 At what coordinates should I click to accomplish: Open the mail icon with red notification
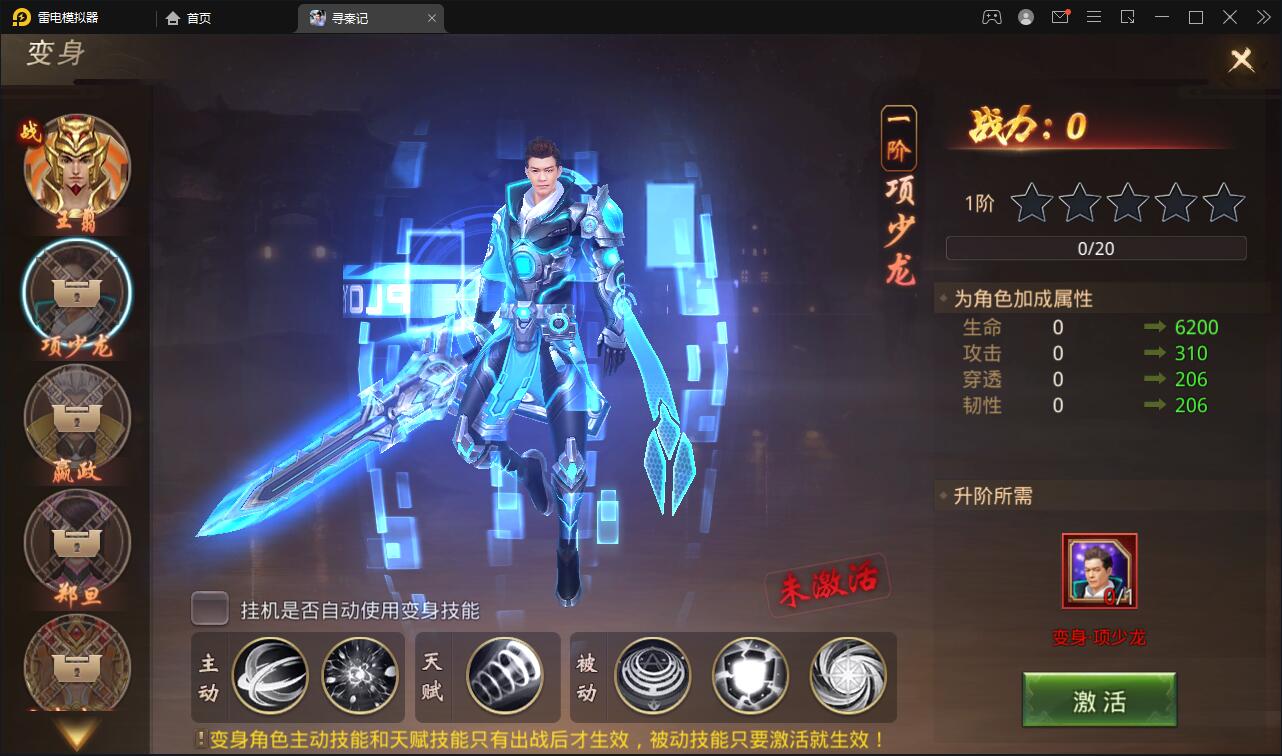pos(1061,17)
